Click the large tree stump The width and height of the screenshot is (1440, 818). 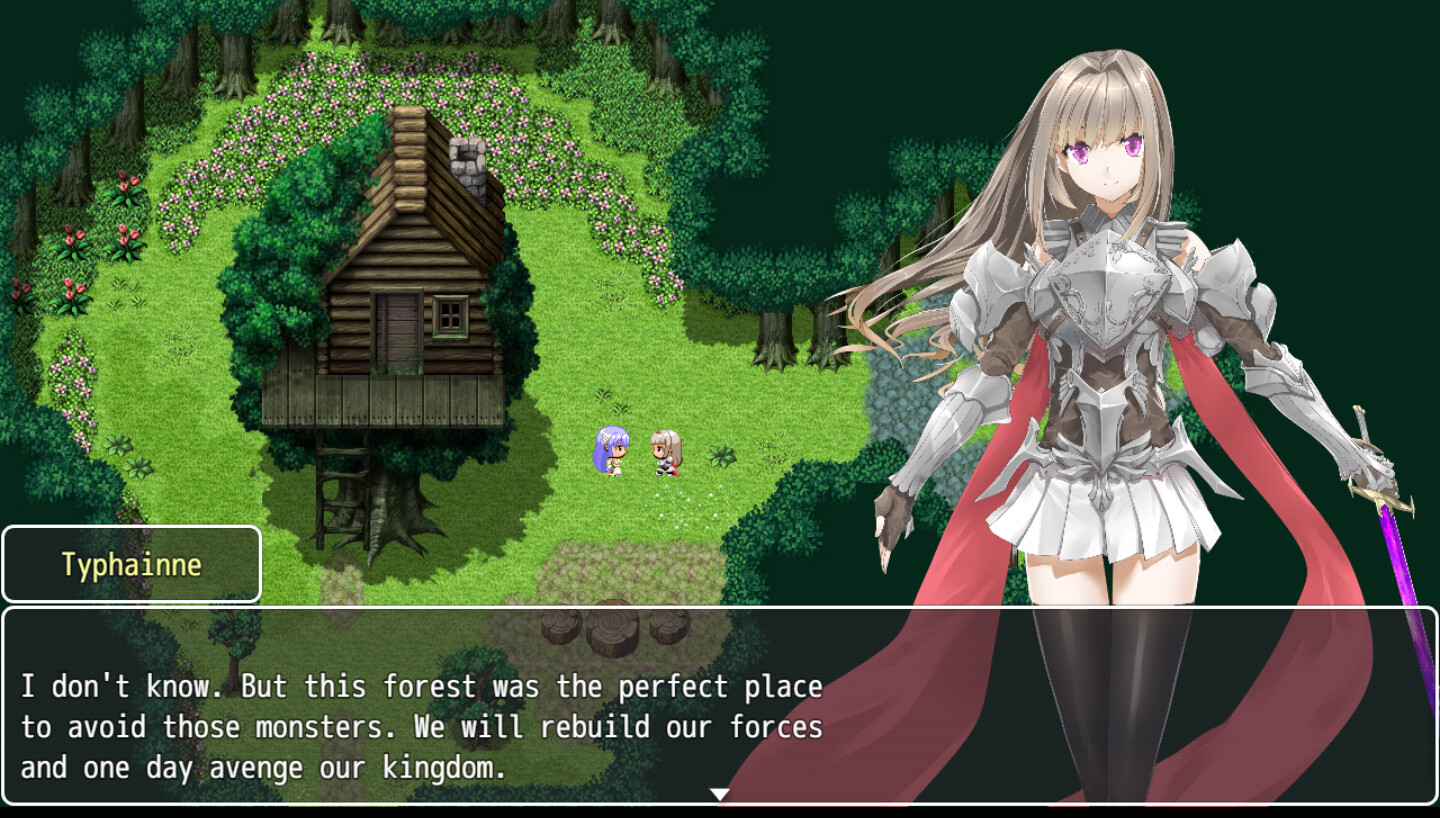pyautogui.click(x=613, y=630)
